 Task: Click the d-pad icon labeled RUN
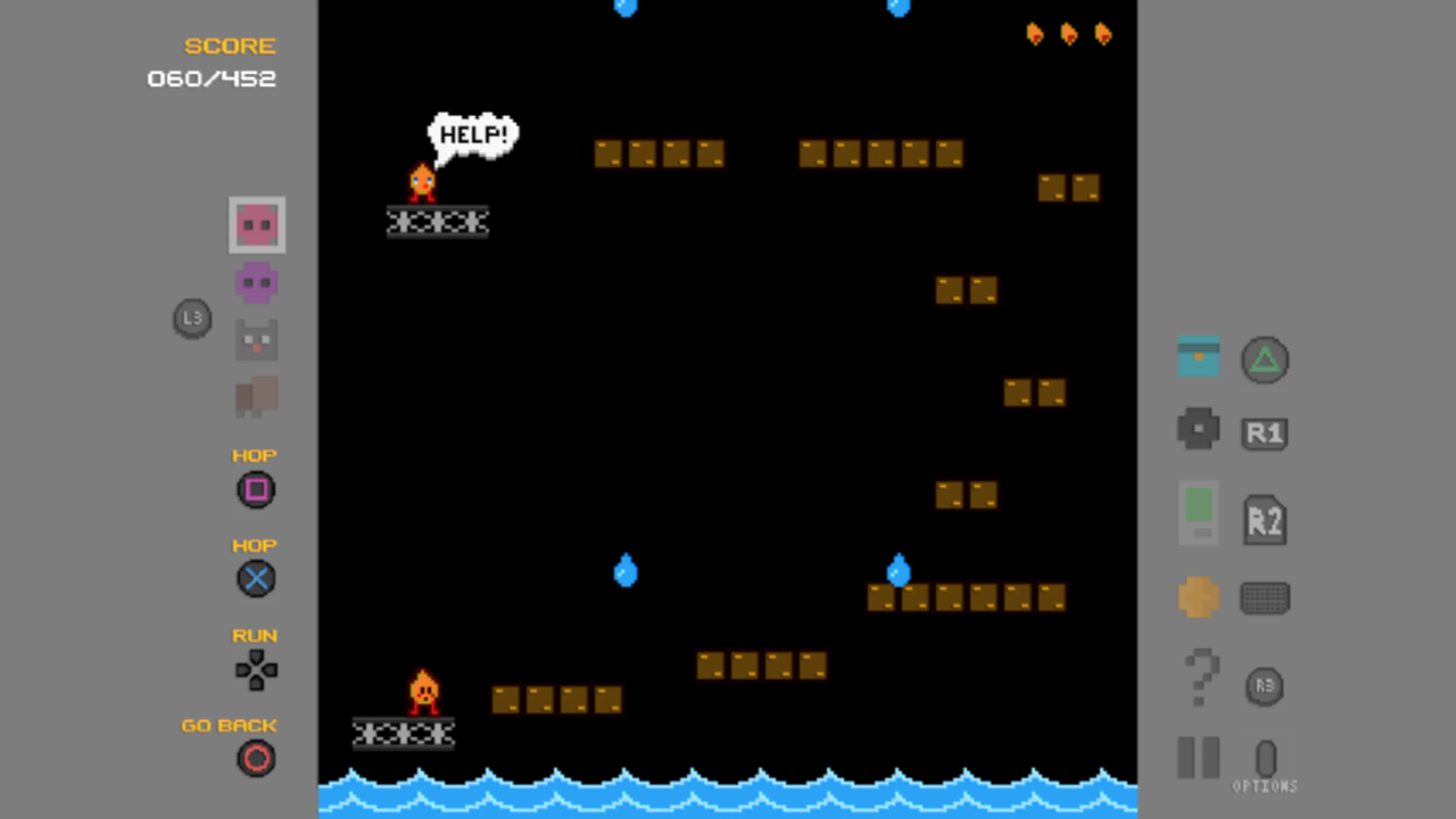coord(256,669)
